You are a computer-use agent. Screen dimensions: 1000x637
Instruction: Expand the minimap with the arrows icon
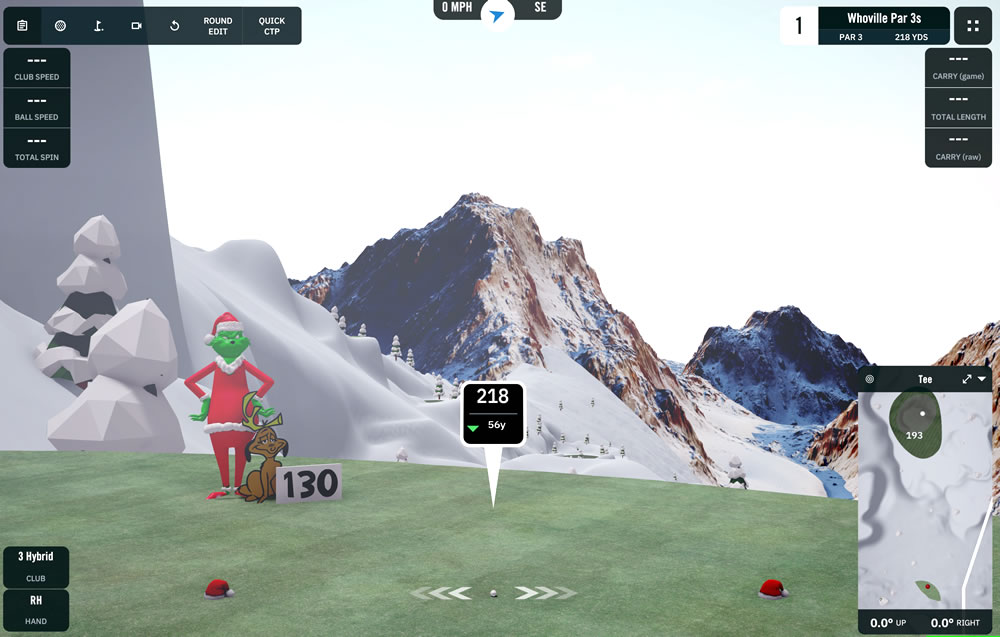pyautogui.click(x=967, y=380)
